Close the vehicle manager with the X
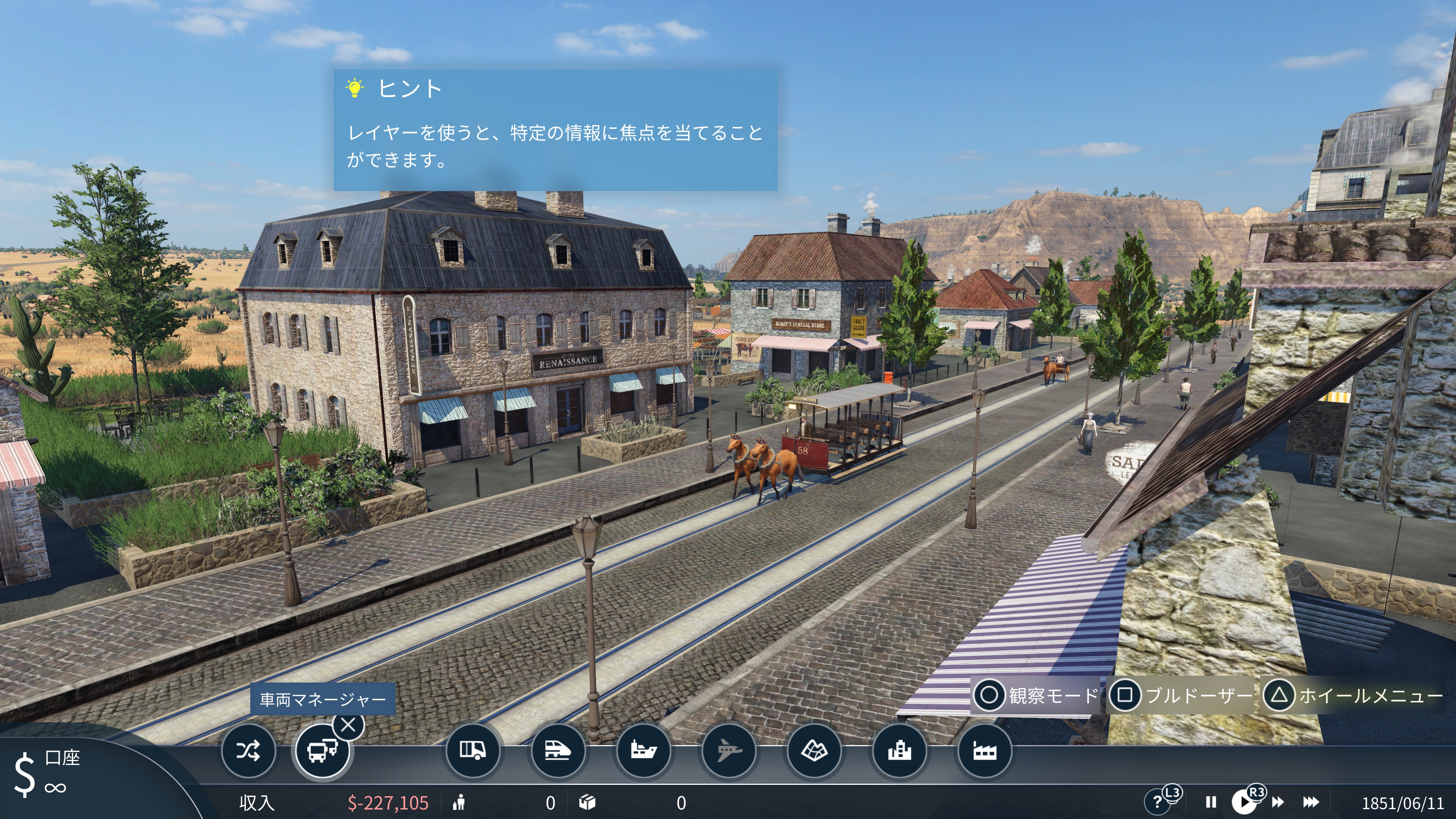 pos(348,725)
